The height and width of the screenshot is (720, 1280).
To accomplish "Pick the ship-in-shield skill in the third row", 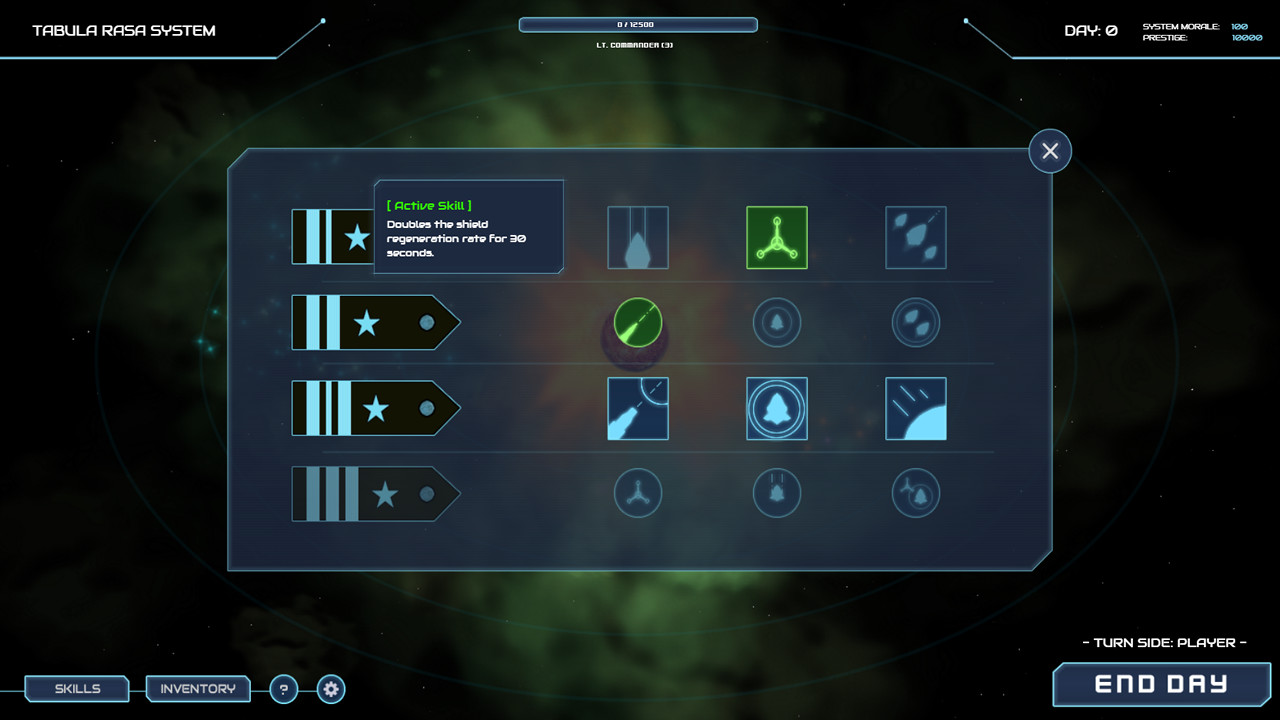I will click(777, 408).
